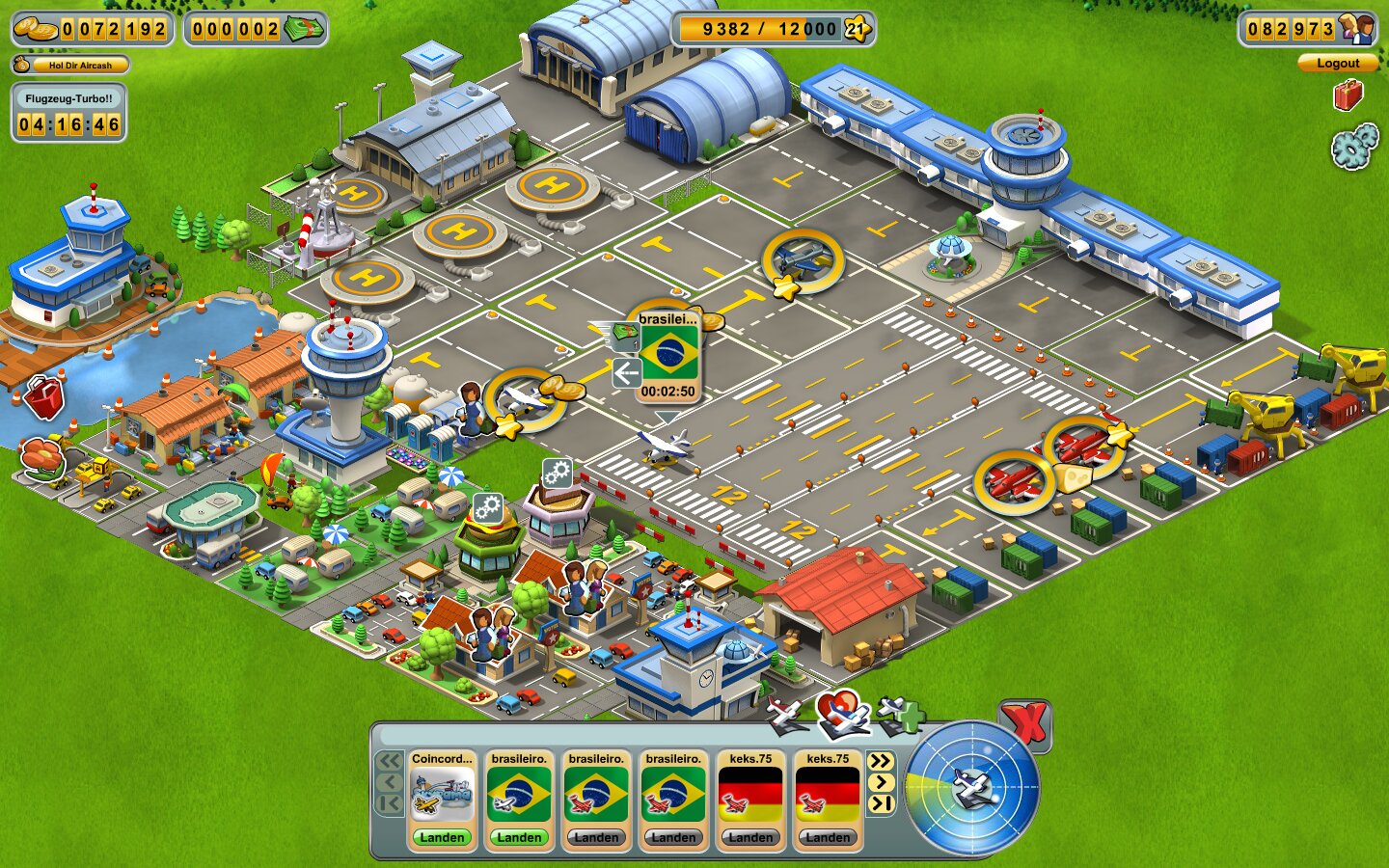Image resolution: width=1389 pixels, height=868 pixels.
Task: Switch to the plane with green plus tab
Action: pos(899,715)
